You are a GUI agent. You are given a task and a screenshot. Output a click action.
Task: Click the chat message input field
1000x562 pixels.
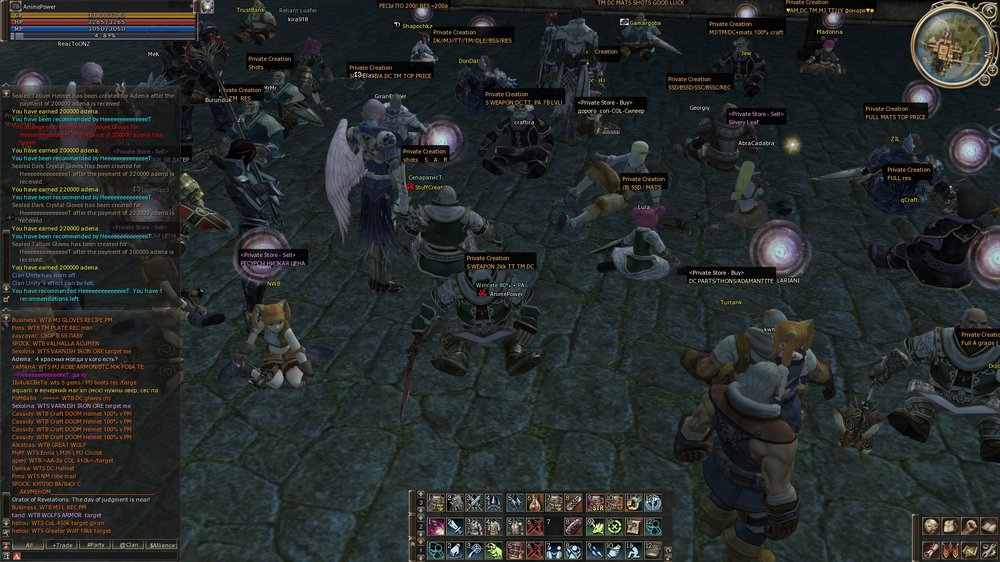coord(100,556)
